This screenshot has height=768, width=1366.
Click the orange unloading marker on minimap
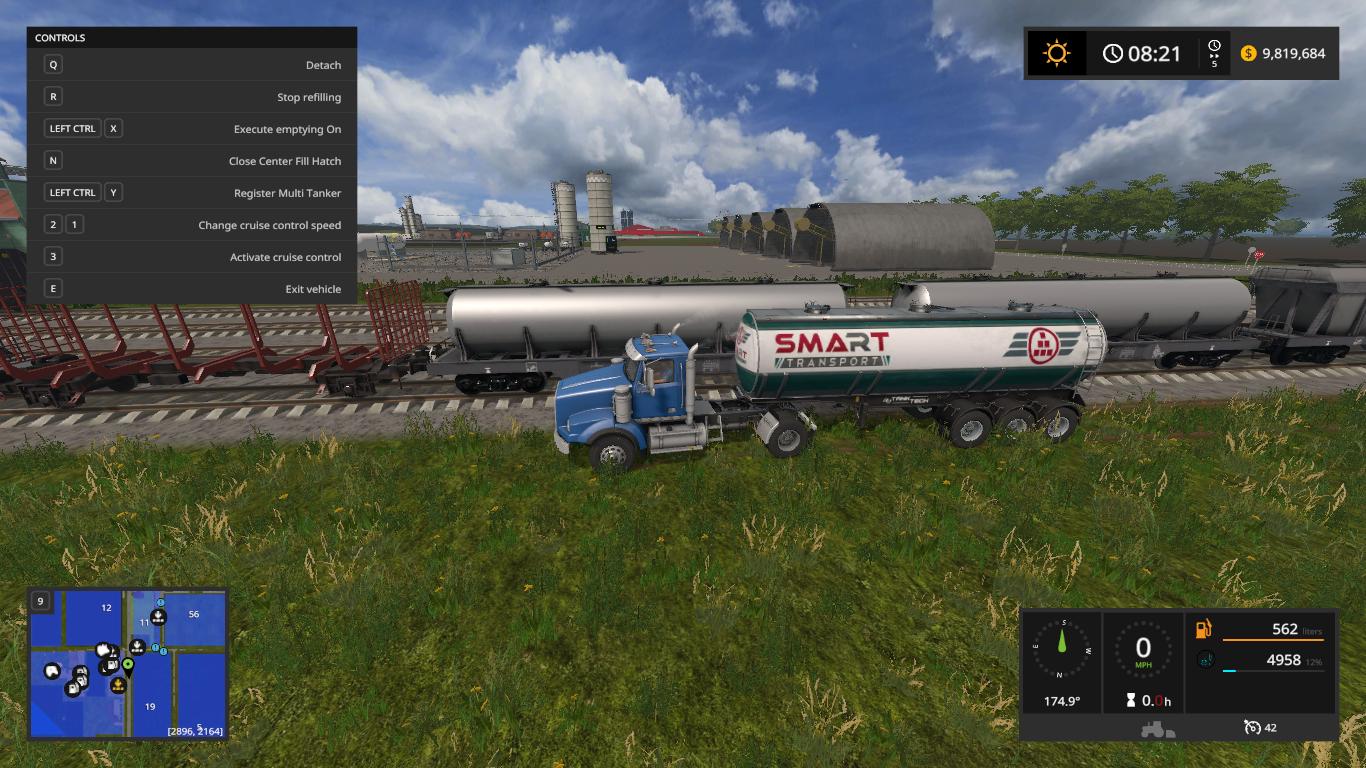click(x=118, y=685)
